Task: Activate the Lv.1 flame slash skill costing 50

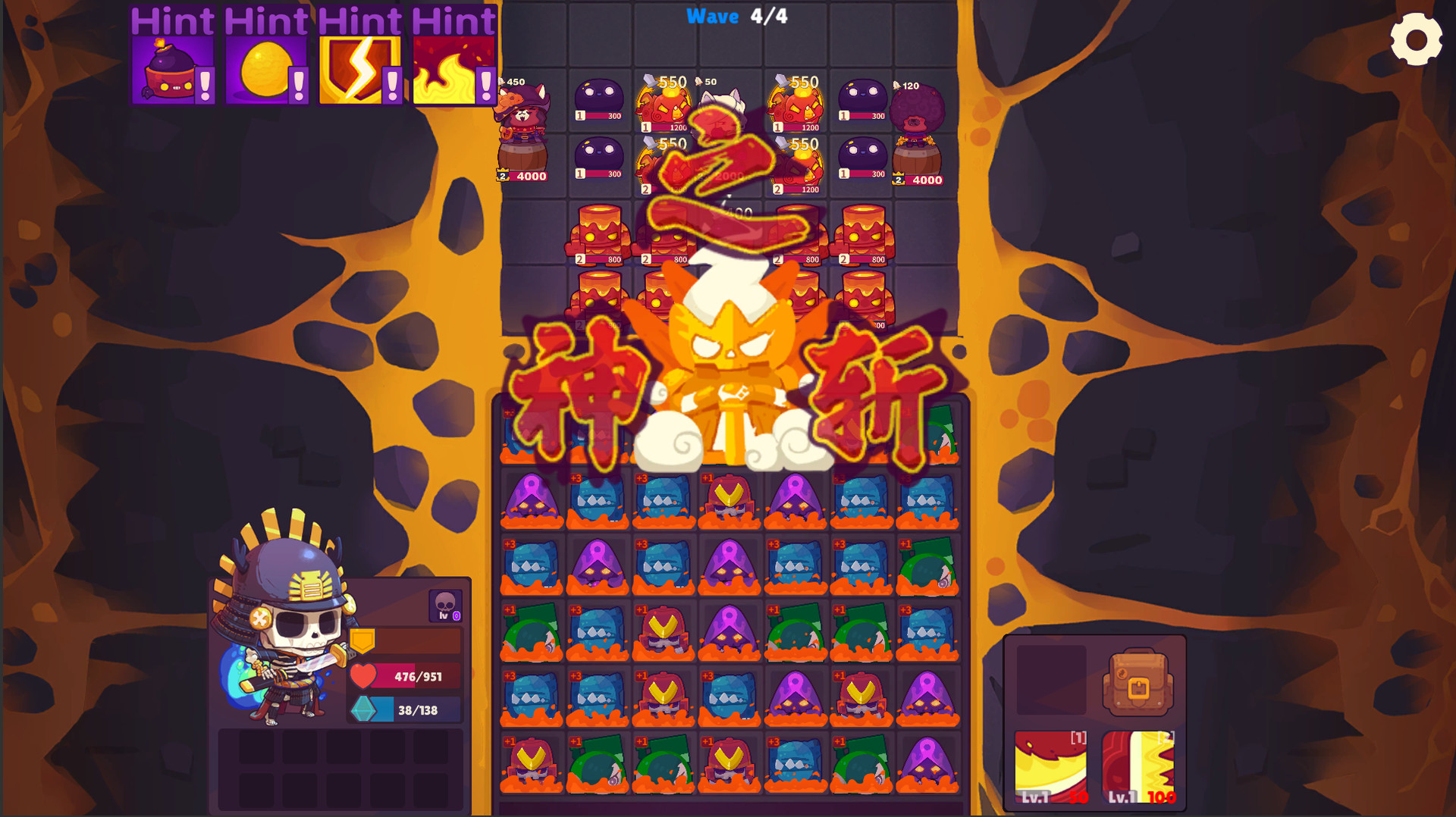Action: pyautogui.click(x=1053, y=765)
